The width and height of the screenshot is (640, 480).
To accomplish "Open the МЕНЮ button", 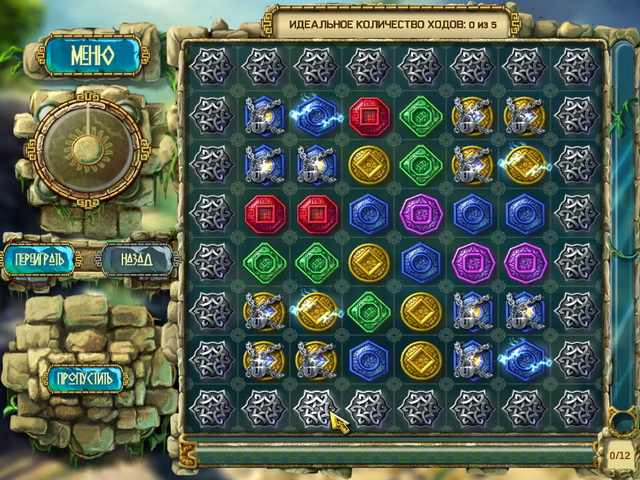I will click(91, 54).
